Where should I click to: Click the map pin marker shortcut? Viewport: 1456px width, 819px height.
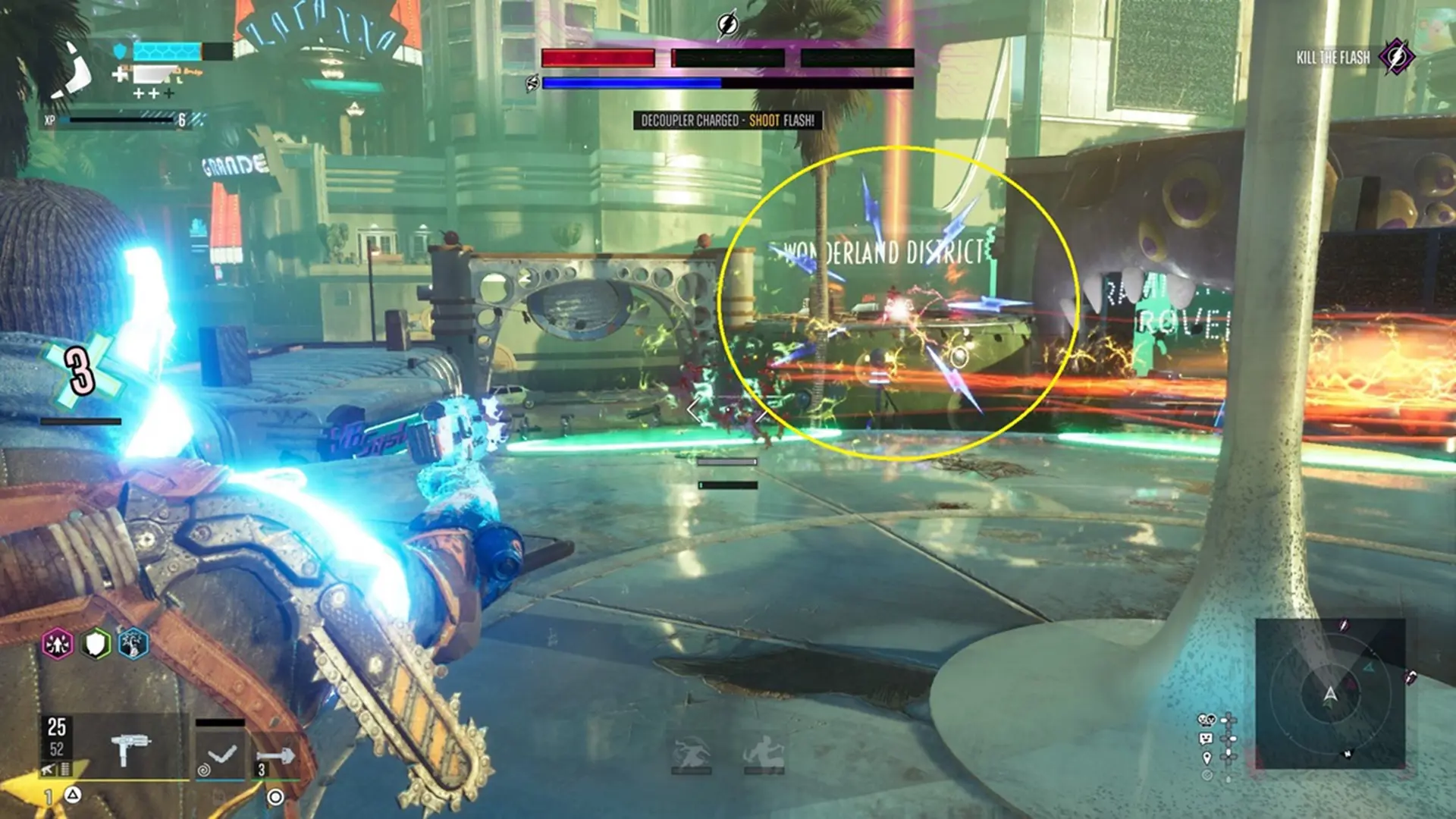coord(1207,758)
